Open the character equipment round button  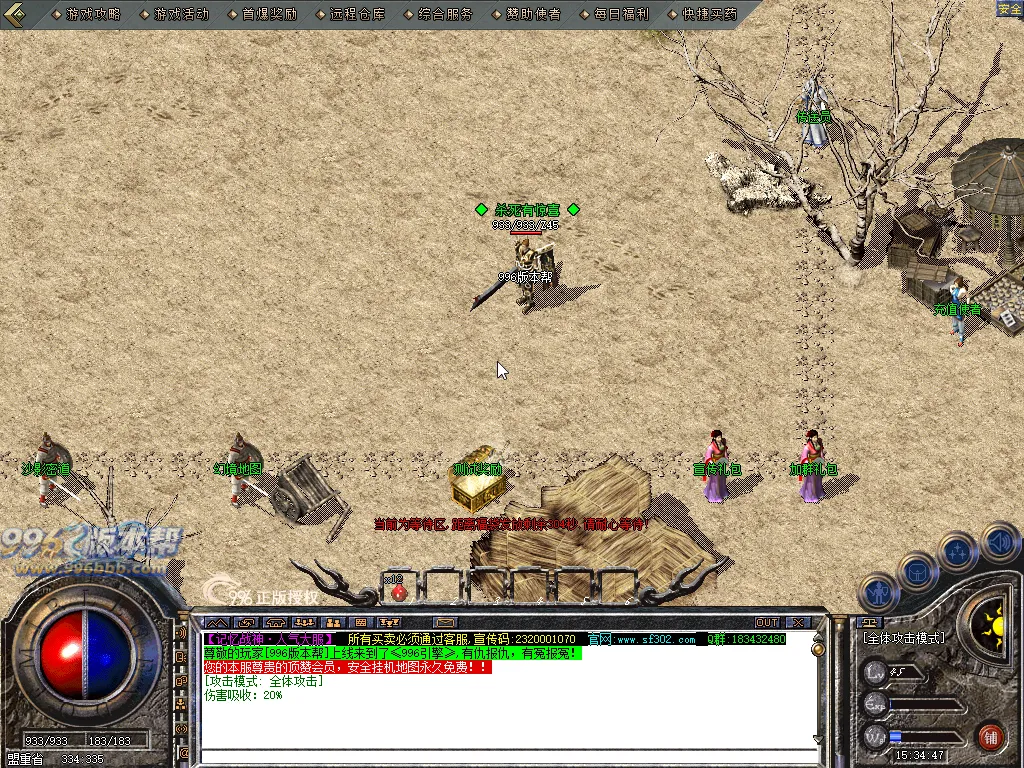coord(880,592)
